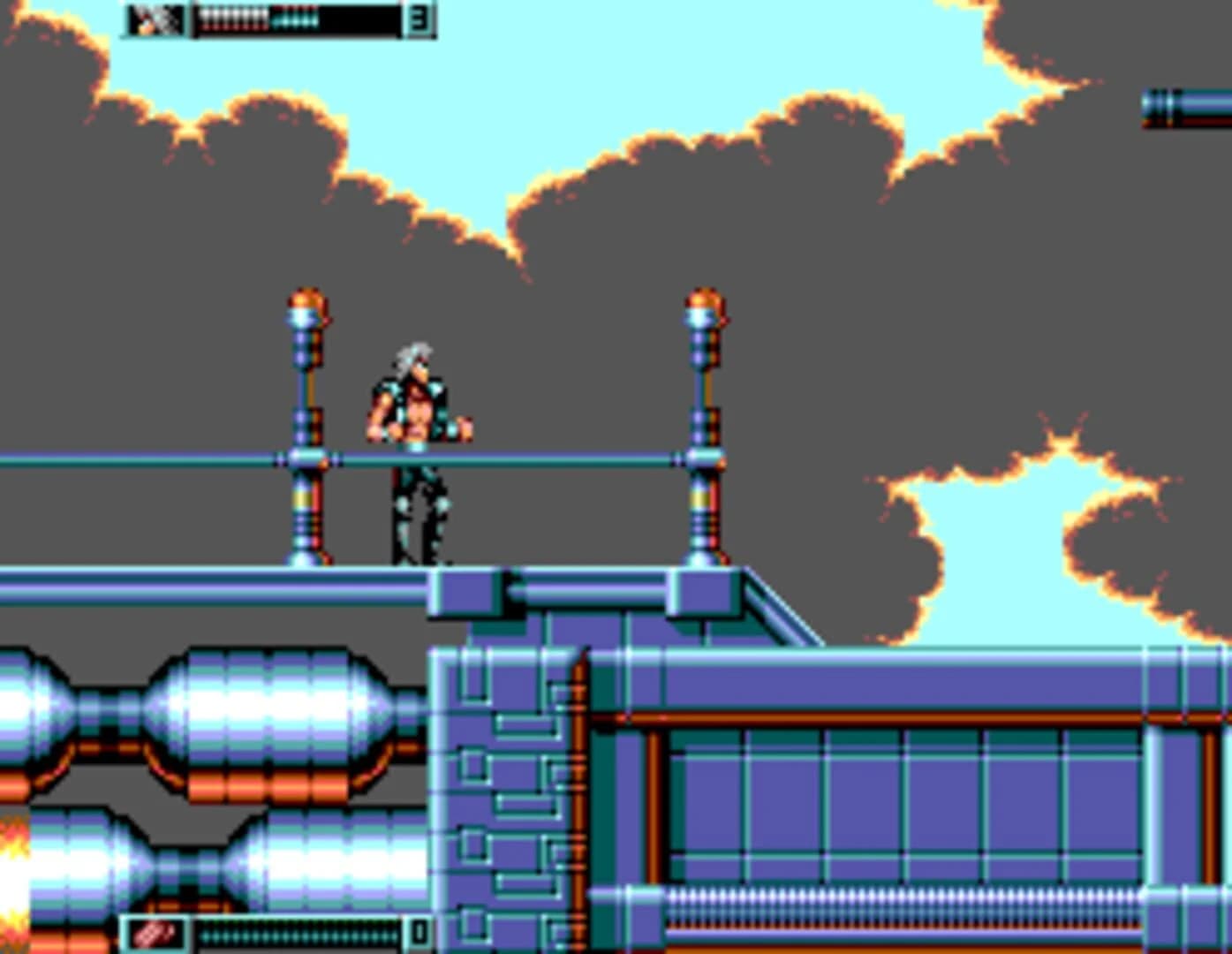
Task: Click the right lamp post's orange beacon light
Action: (702, 299)
